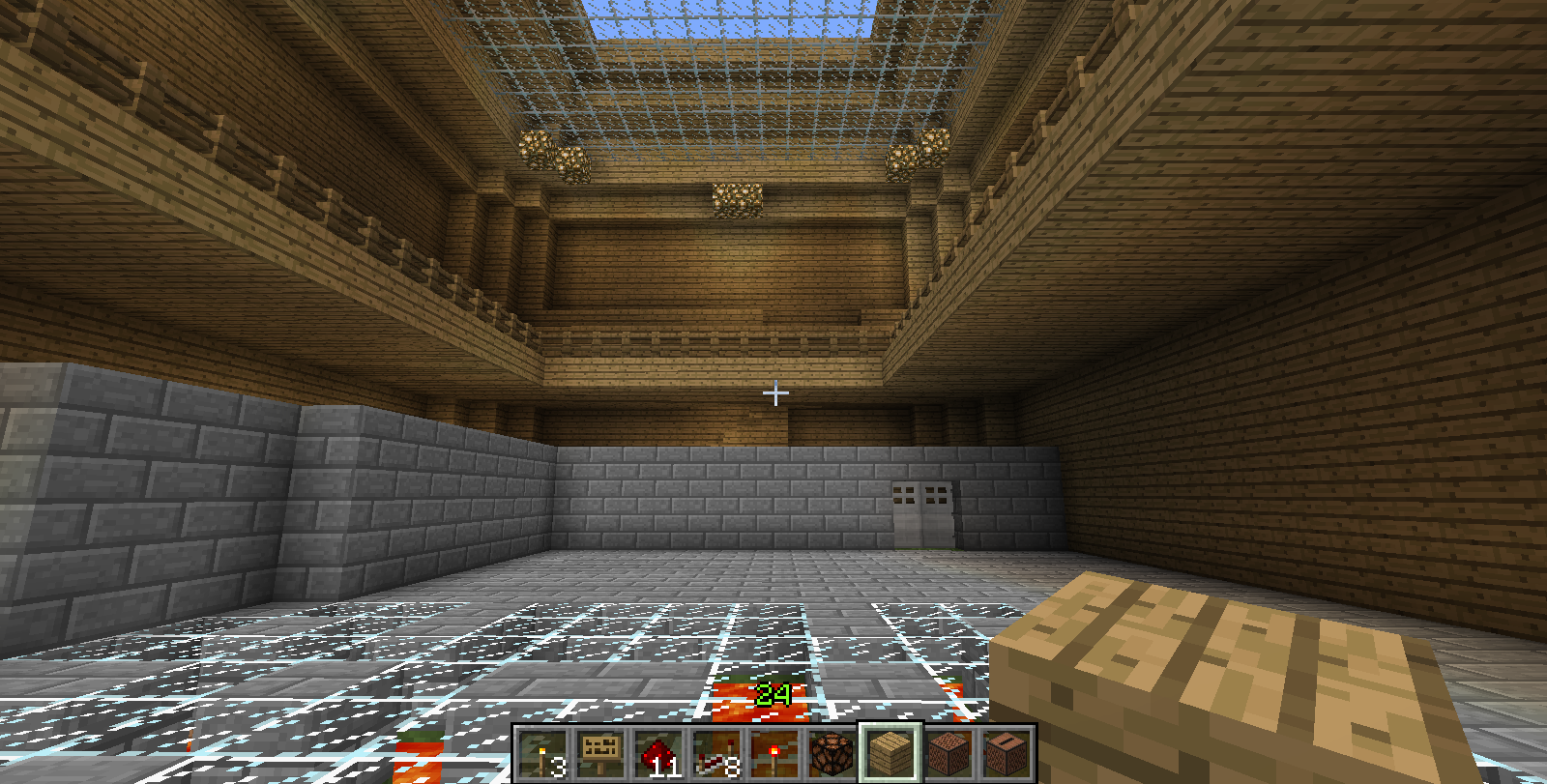Choose the redstone dust stack

click(x=658, y=754)
